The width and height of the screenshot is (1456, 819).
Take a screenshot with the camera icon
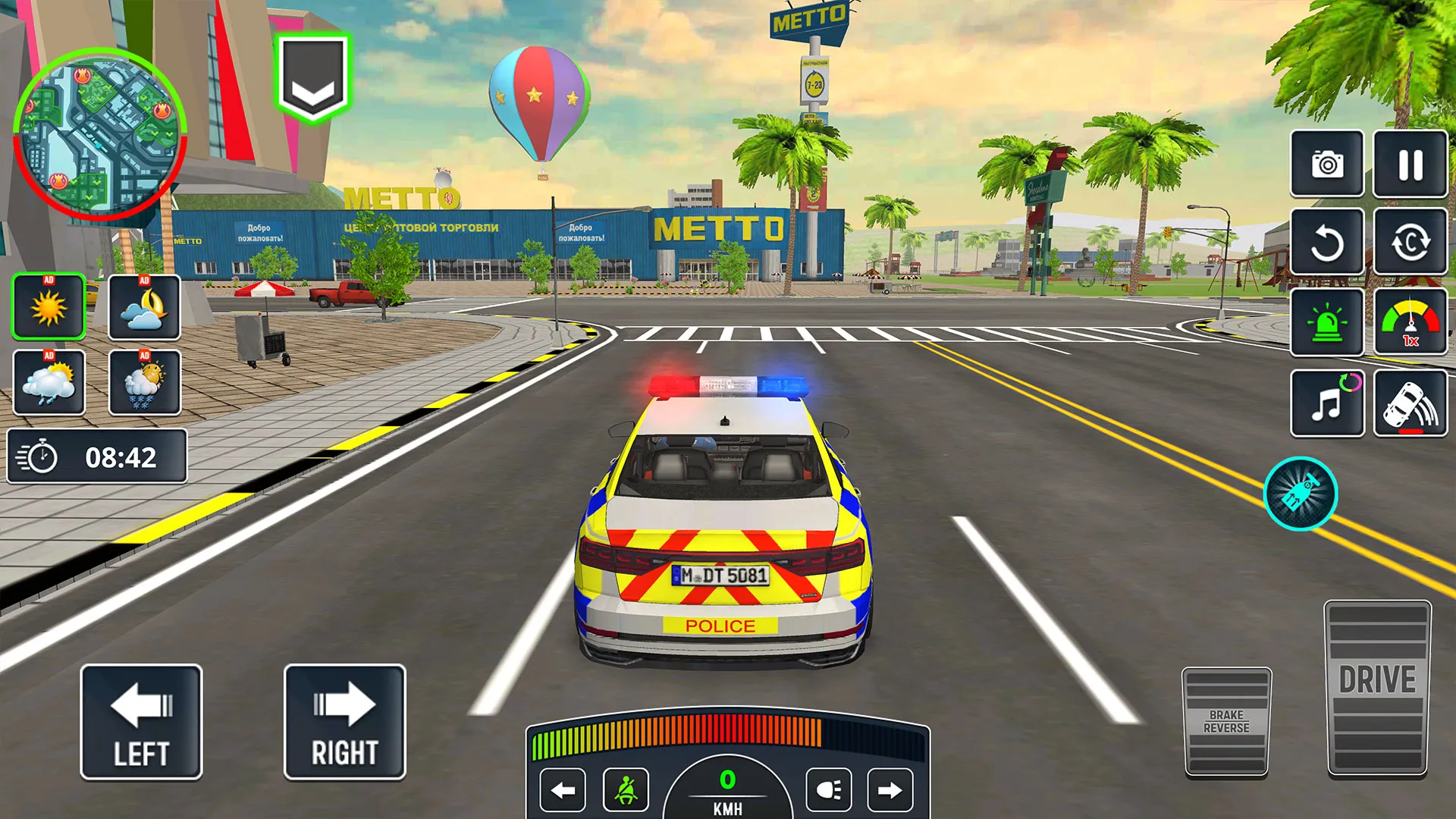pos(1326,165)
